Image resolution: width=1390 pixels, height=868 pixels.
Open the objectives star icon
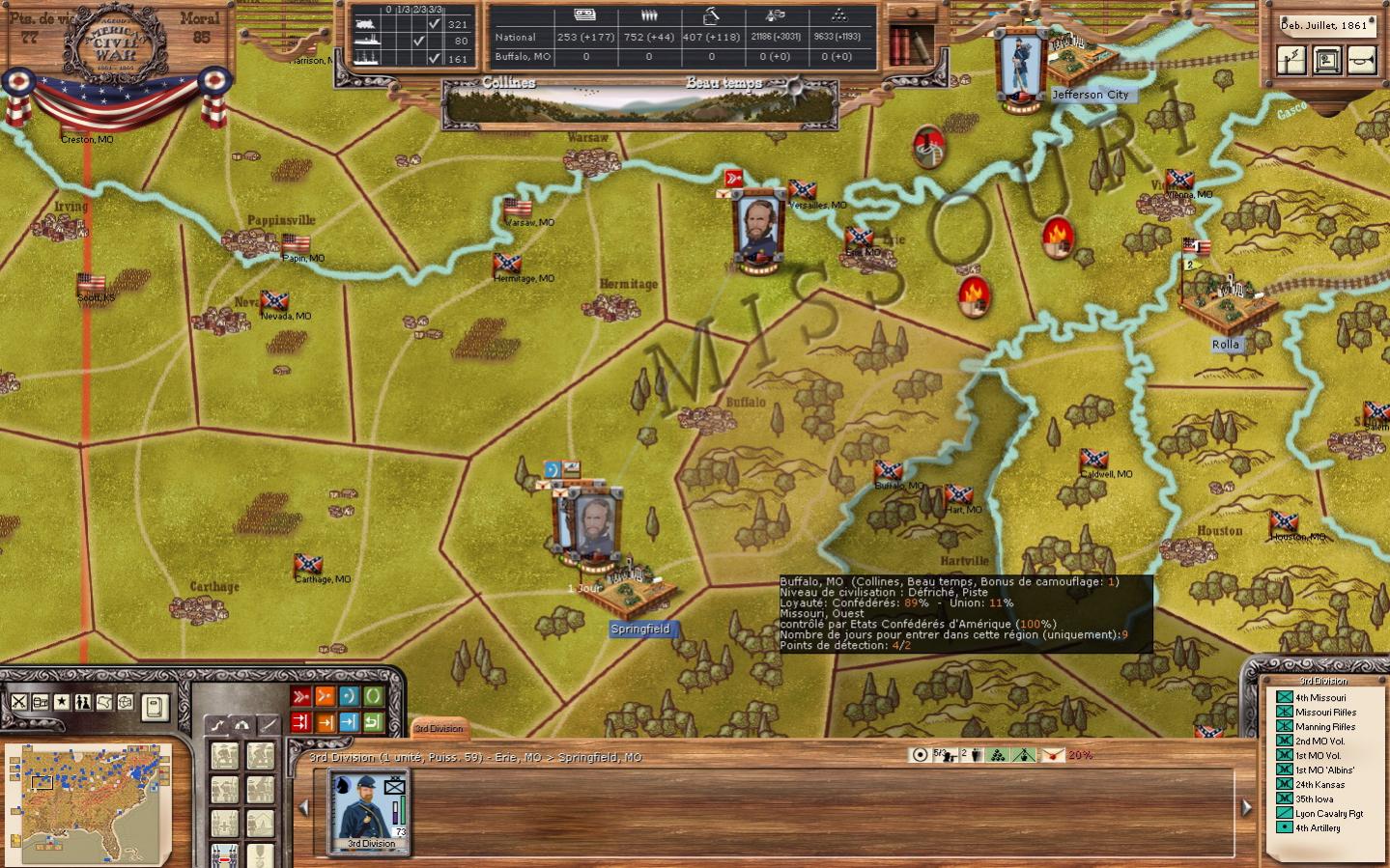[61, 702]
